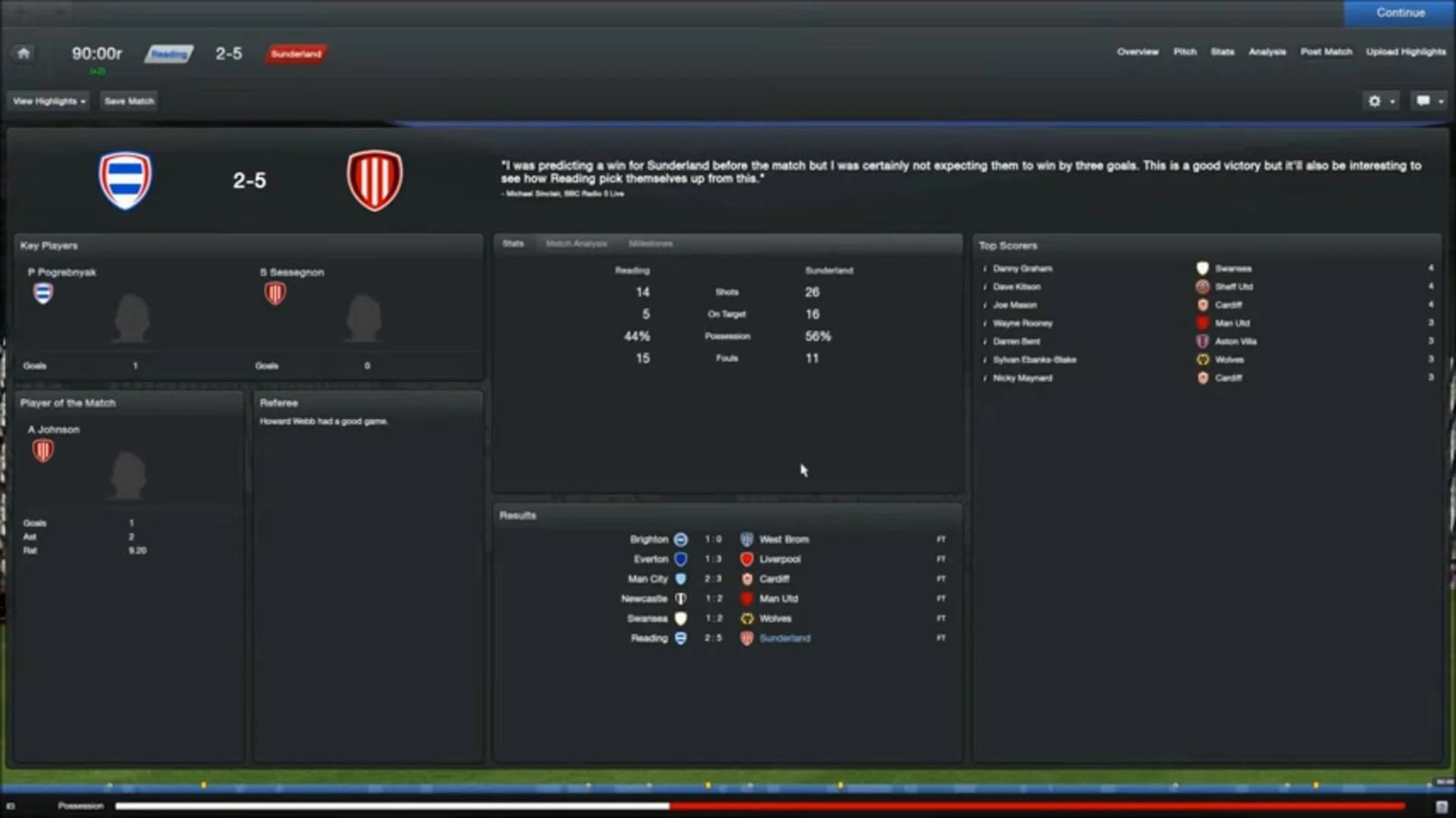Image resolution: width=1456 pixels, height=818 pixels.
Task: Click the Reading club crest badge
Action: pos(126,180)
